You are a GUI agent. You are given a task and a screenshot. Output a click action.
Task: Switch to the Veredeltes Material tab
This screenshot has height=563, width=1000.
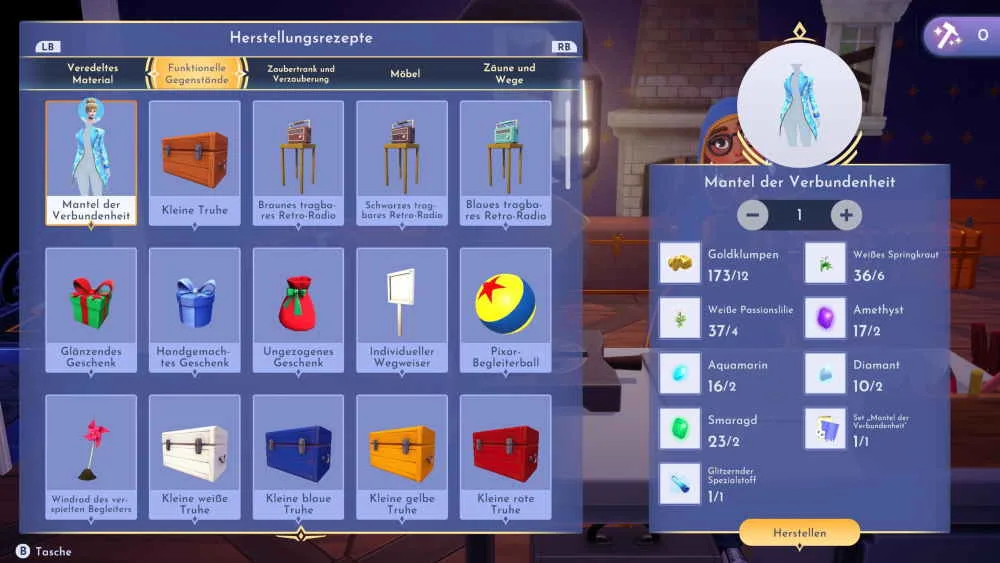click(93, 74)
